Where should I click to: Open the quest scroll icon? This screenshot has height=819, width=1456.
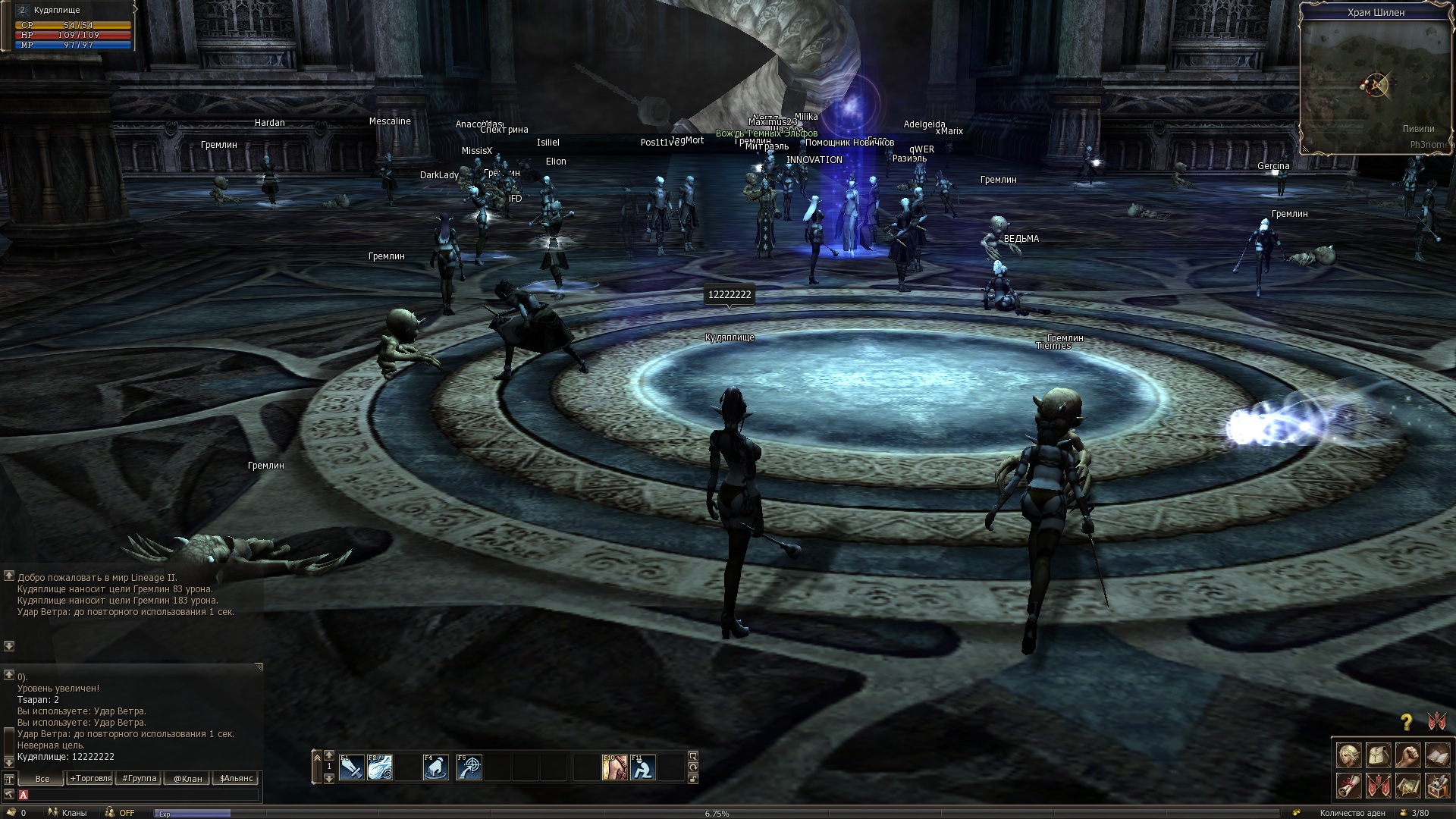[1348, 786]
